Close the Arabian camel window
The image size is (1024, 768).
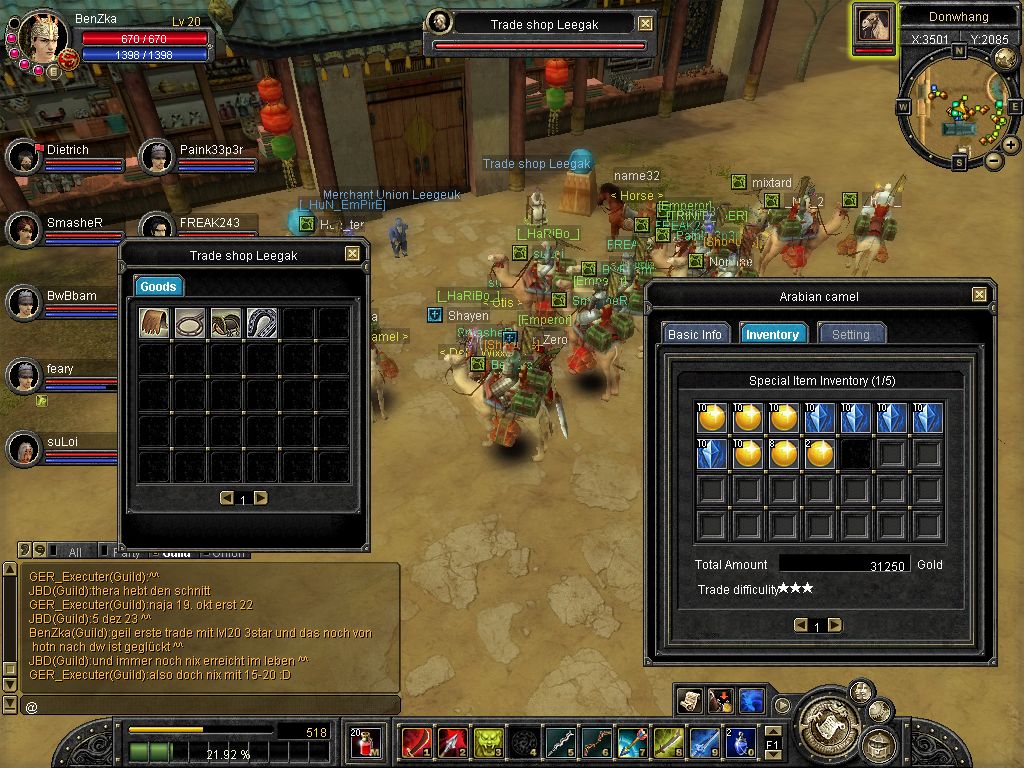point(979,295)
